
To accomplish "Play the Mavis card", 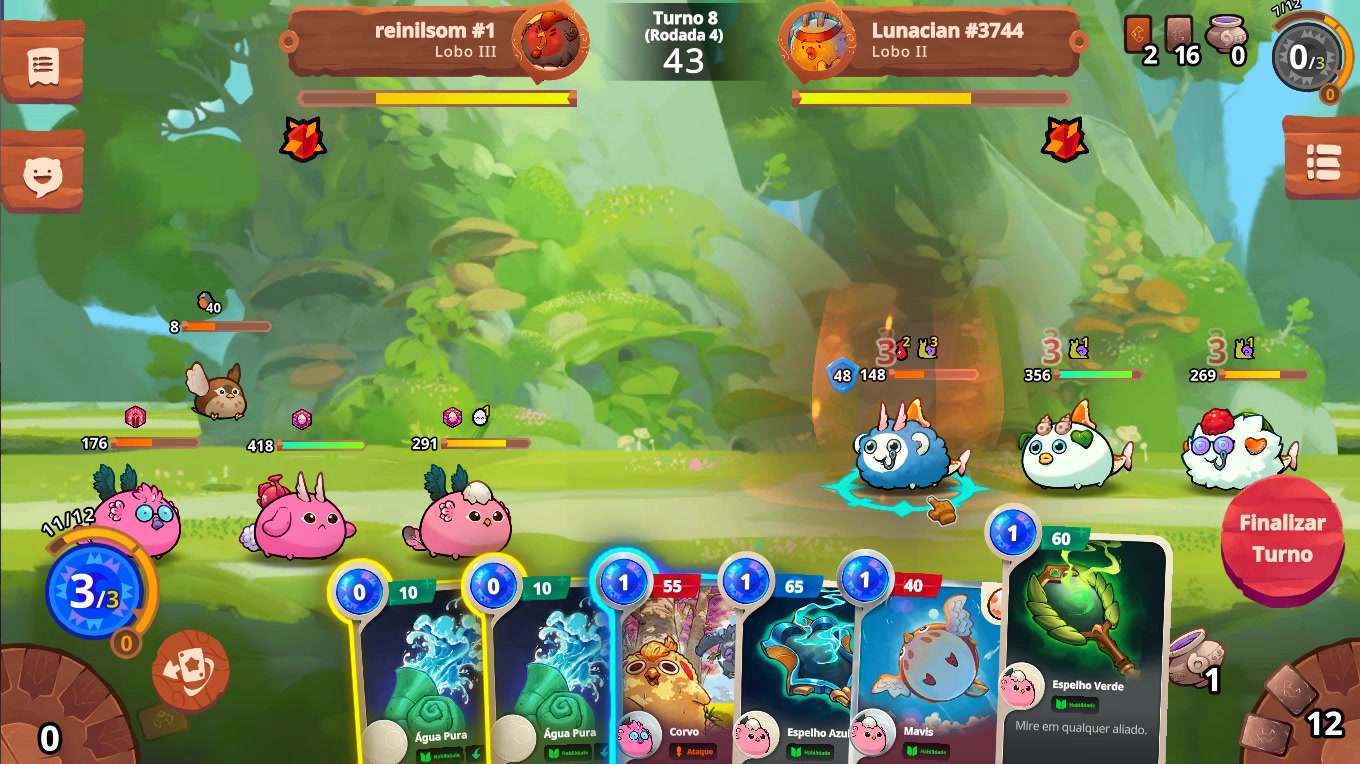I will [x=915, y=670].
